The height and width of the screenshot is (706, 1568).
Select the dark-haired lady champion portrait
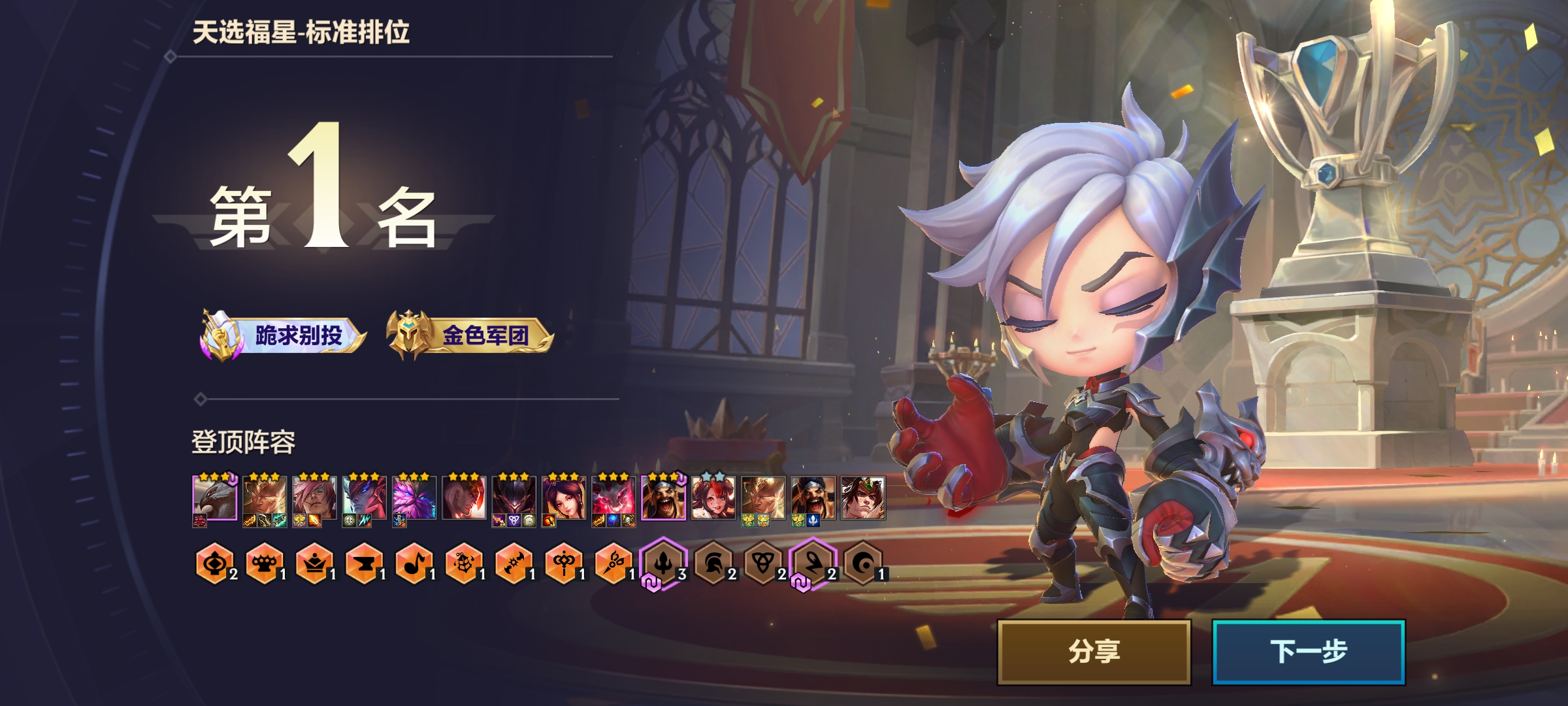click(564, 498)
